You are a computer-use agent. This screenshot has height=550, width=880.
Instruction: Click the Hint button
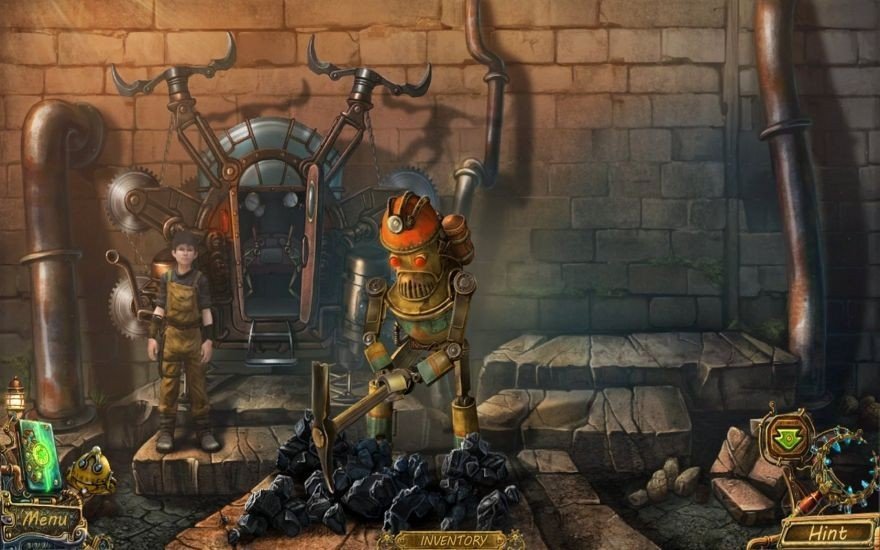coord(826,532)
